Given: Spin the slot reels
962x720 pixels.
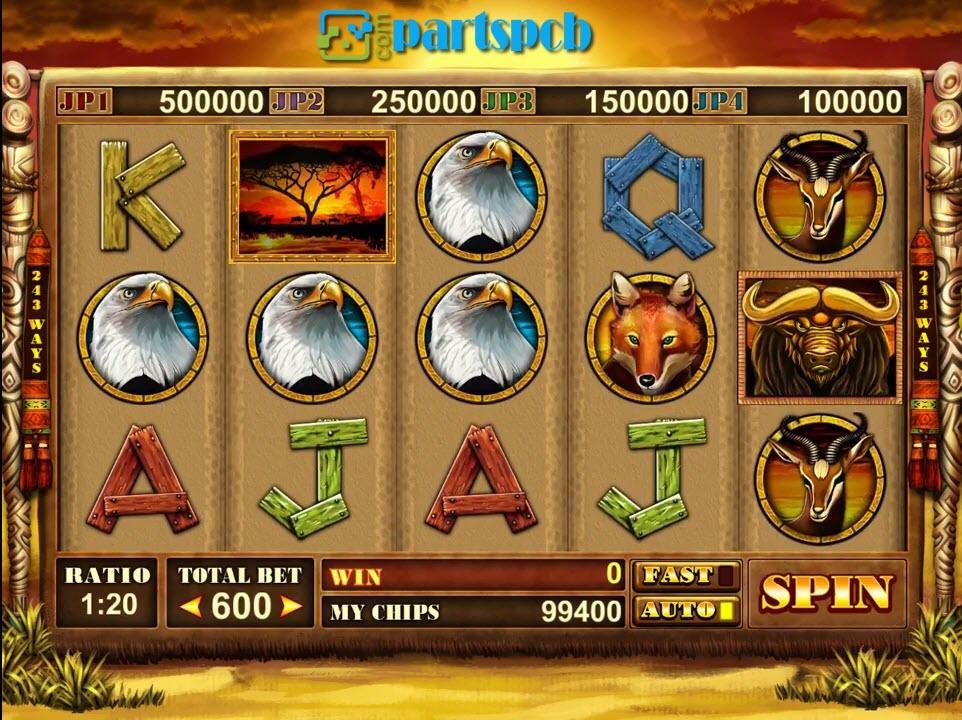Looking at the screenshot, I should point(826,593).
